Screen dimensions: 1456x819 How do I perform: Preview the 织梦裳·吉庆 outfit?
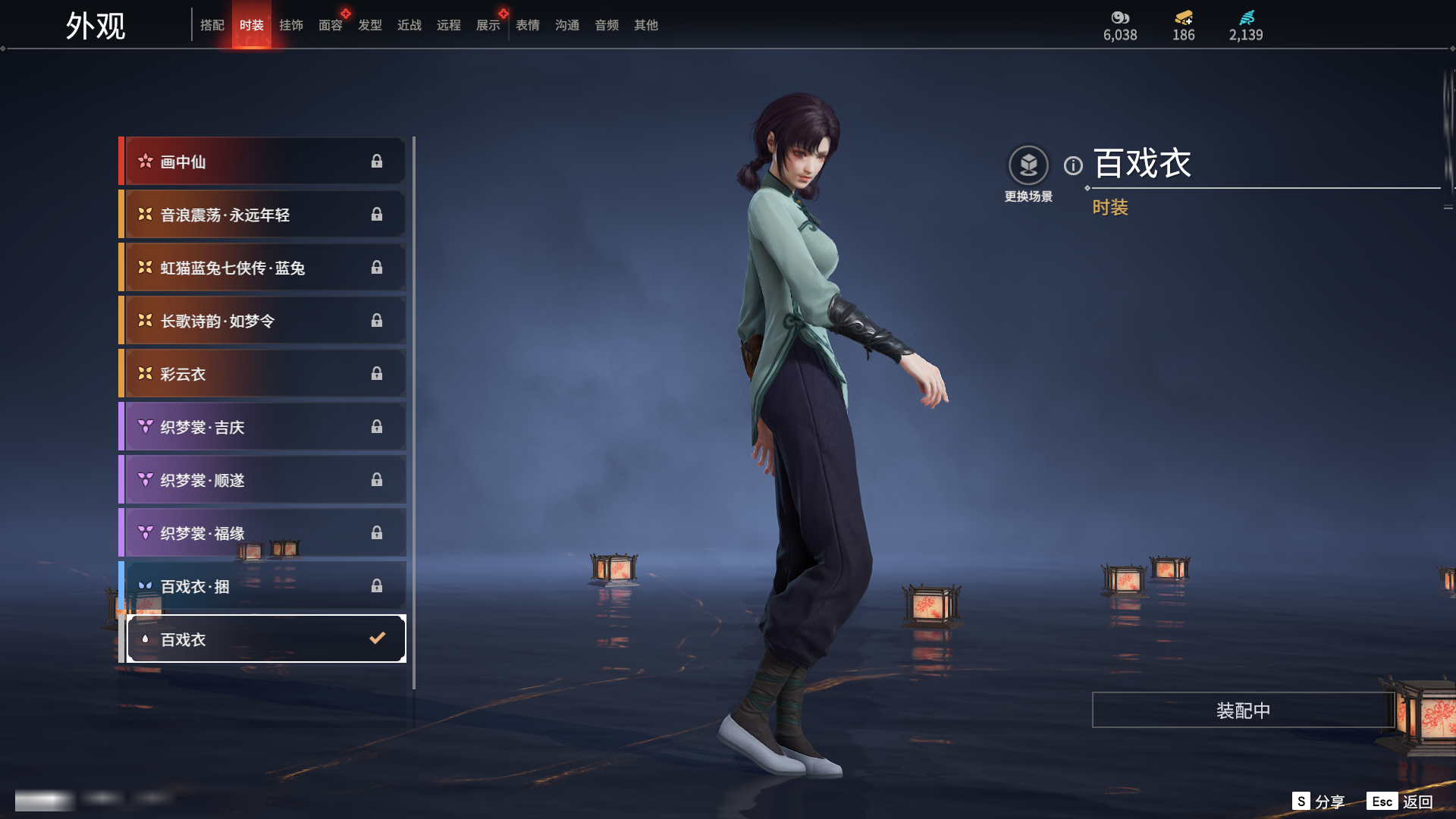point(262,427)
